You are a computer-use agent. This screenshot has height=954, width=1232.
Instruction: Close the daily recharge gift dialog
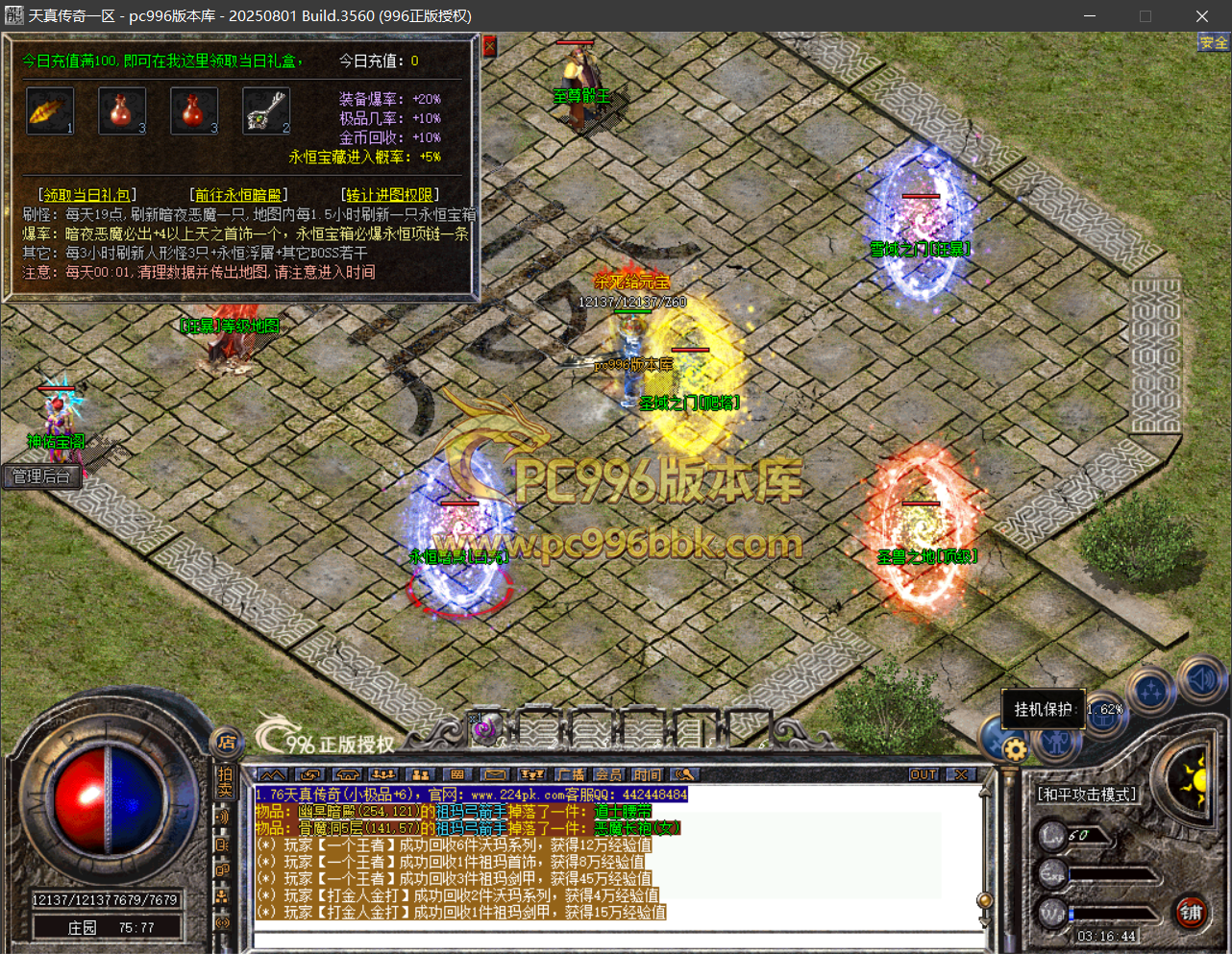[489, 45]
